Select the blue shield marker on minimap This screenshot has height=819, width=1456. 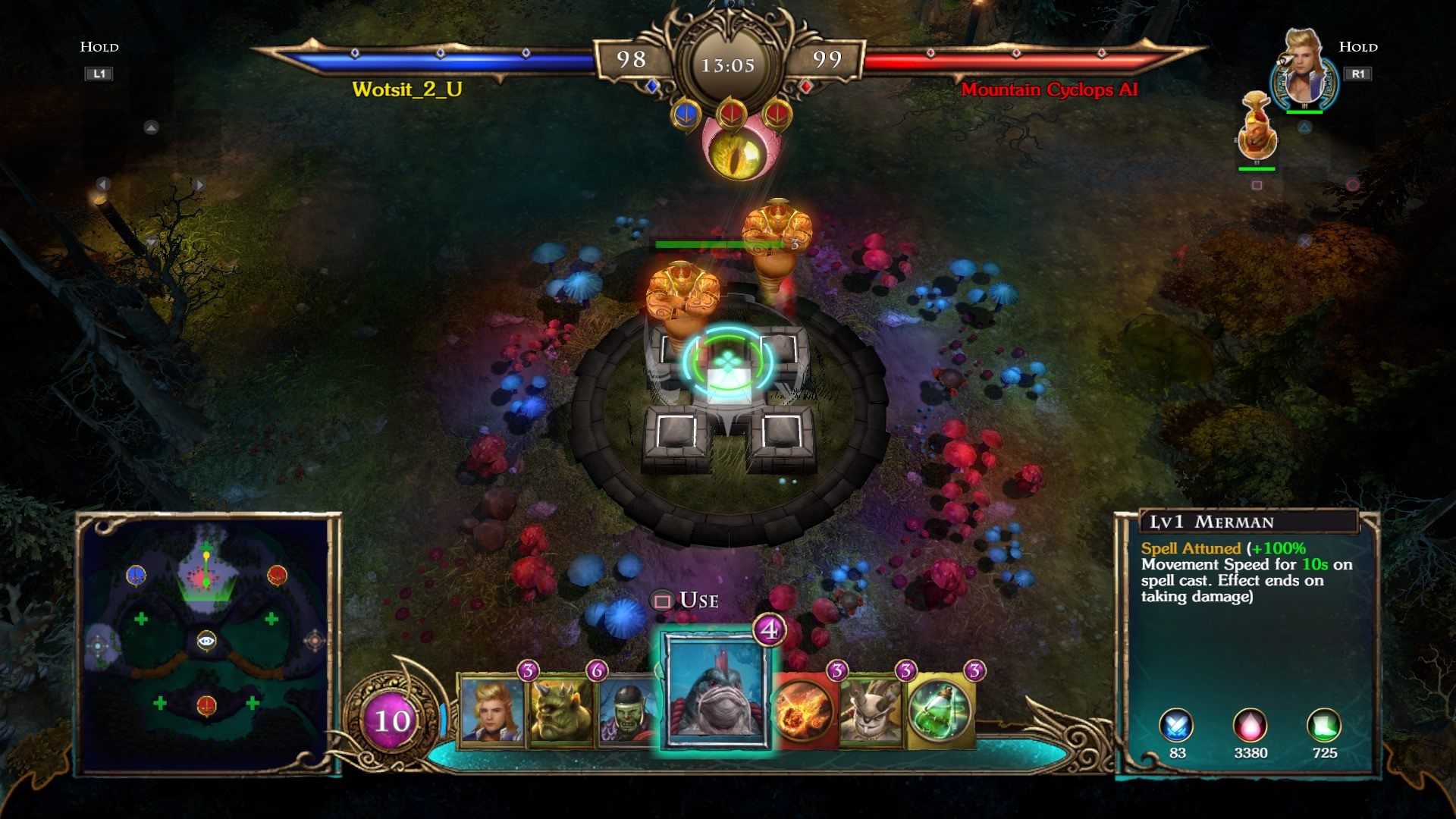point(136,576)
